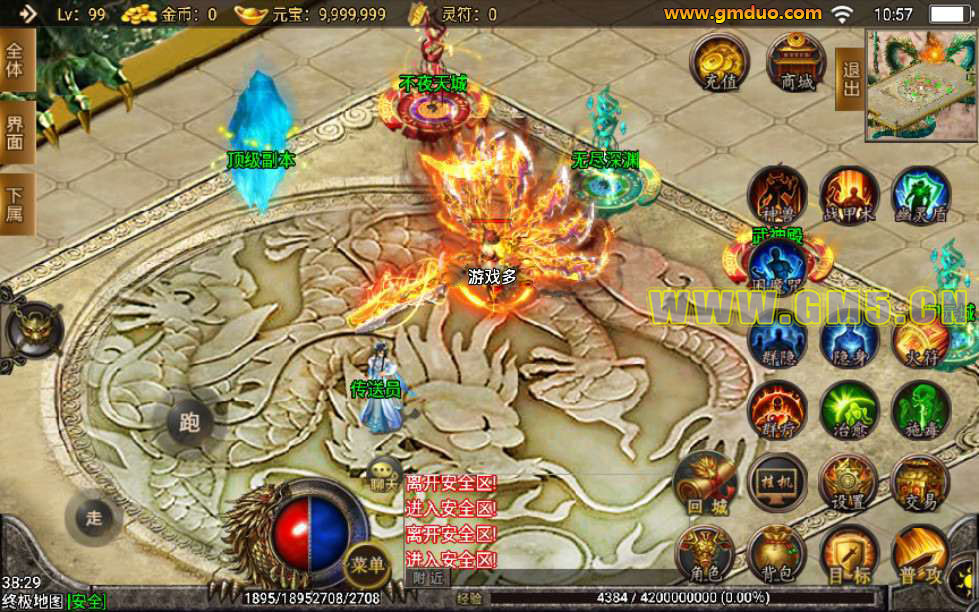Click the 退出 exit button

click(851, 79)
